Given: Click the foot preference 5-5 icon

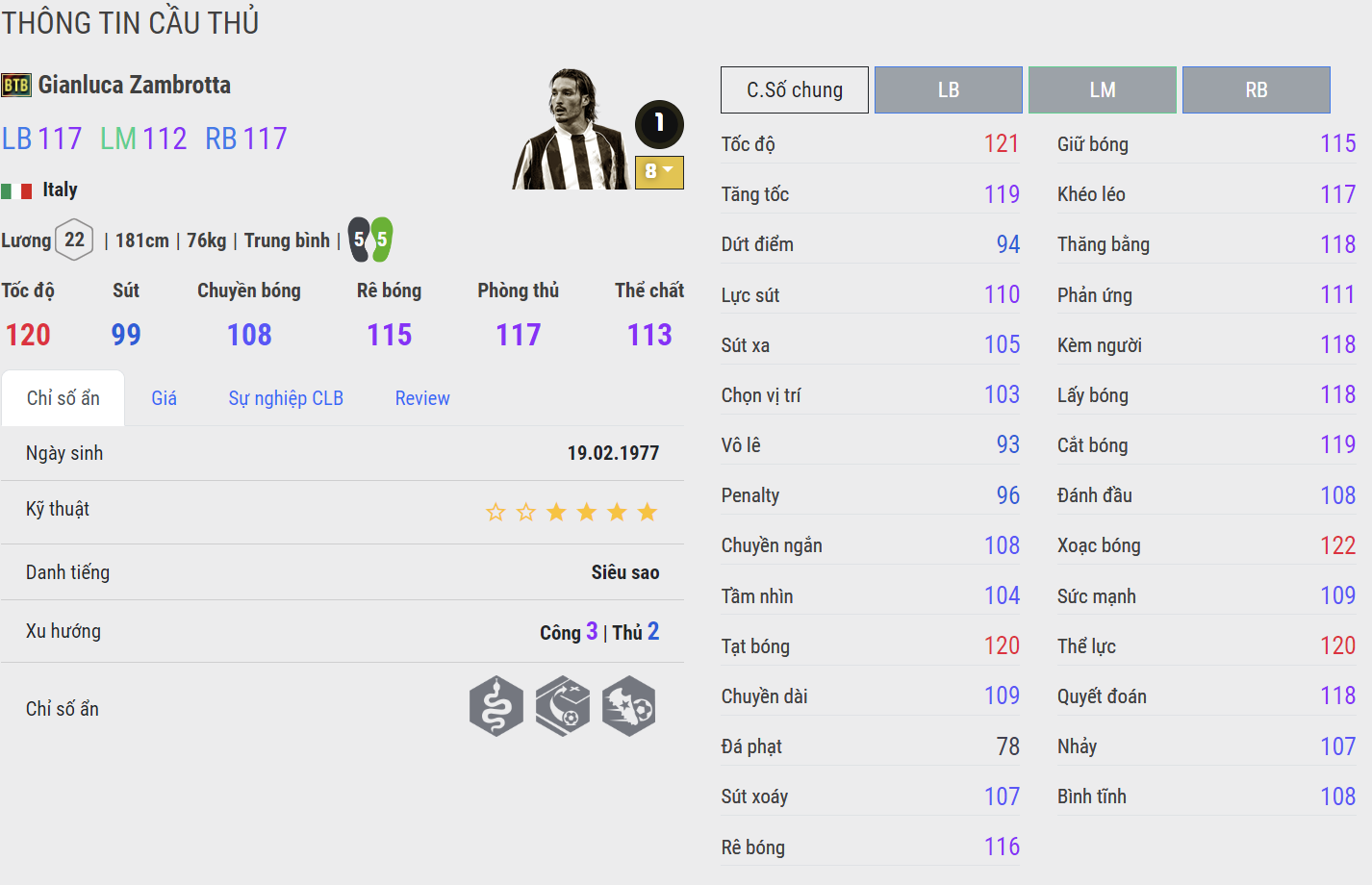Looking at the screenshot, I should pyautogui.click(x=370, y=240).
